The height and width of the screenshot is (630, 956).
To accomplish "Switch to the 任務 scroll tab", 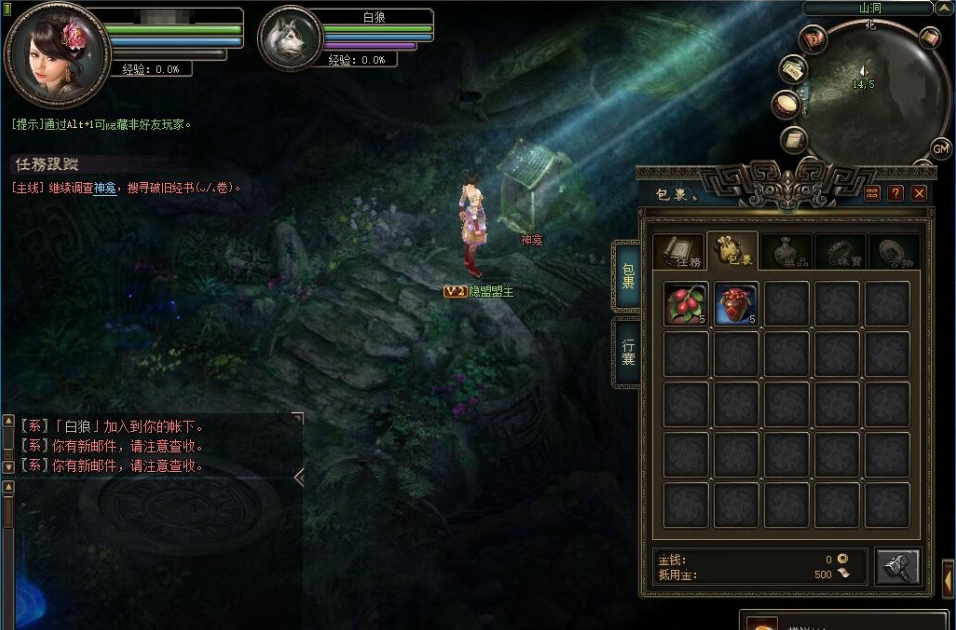I will (679, 251).
